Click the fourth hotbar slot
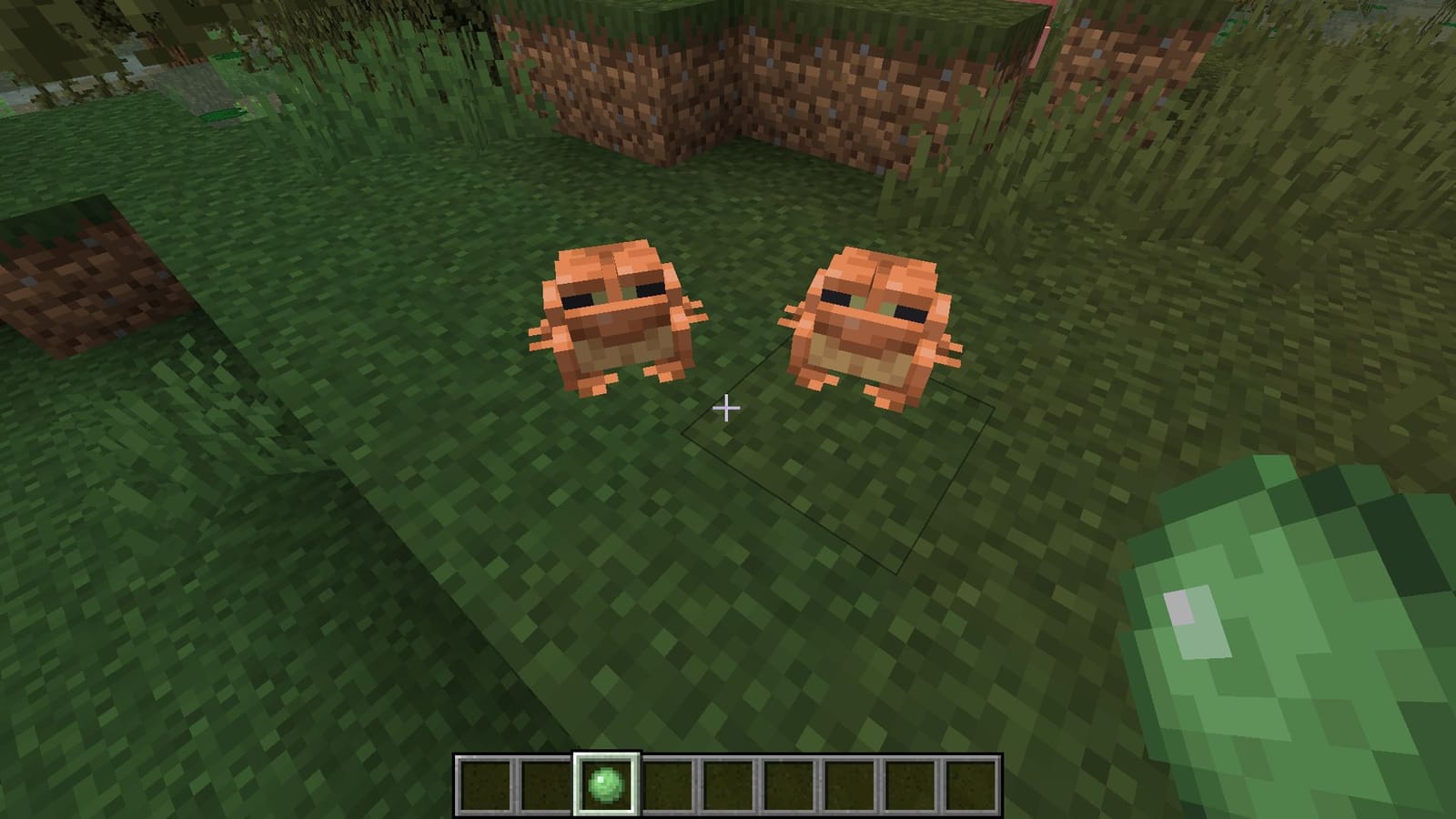 666,784
